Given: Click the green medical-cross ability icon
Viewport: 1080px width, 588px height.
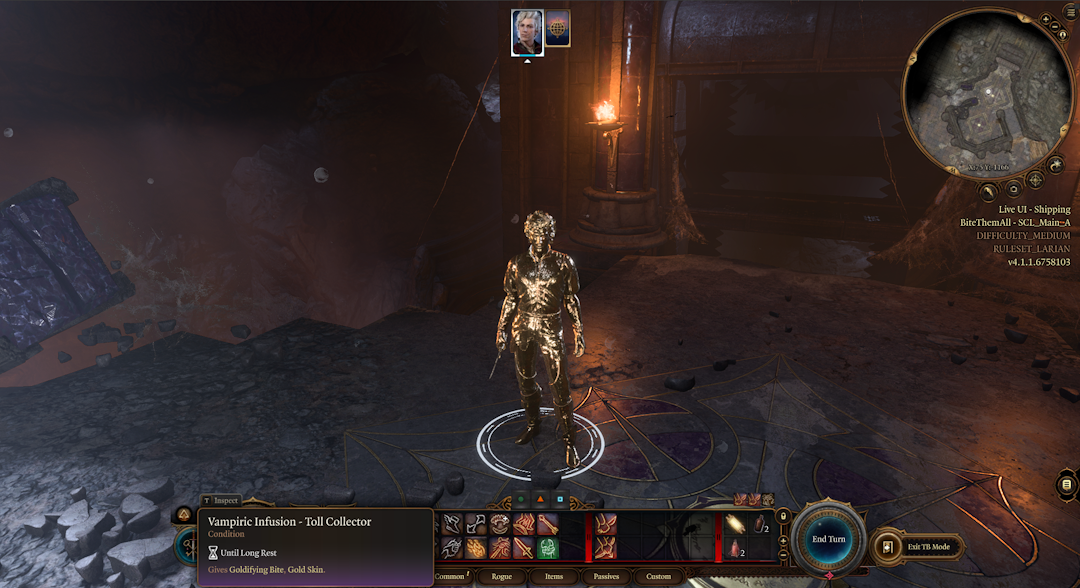Looking at the screenshot, I should pyautogui.click(x=548, y=548).
